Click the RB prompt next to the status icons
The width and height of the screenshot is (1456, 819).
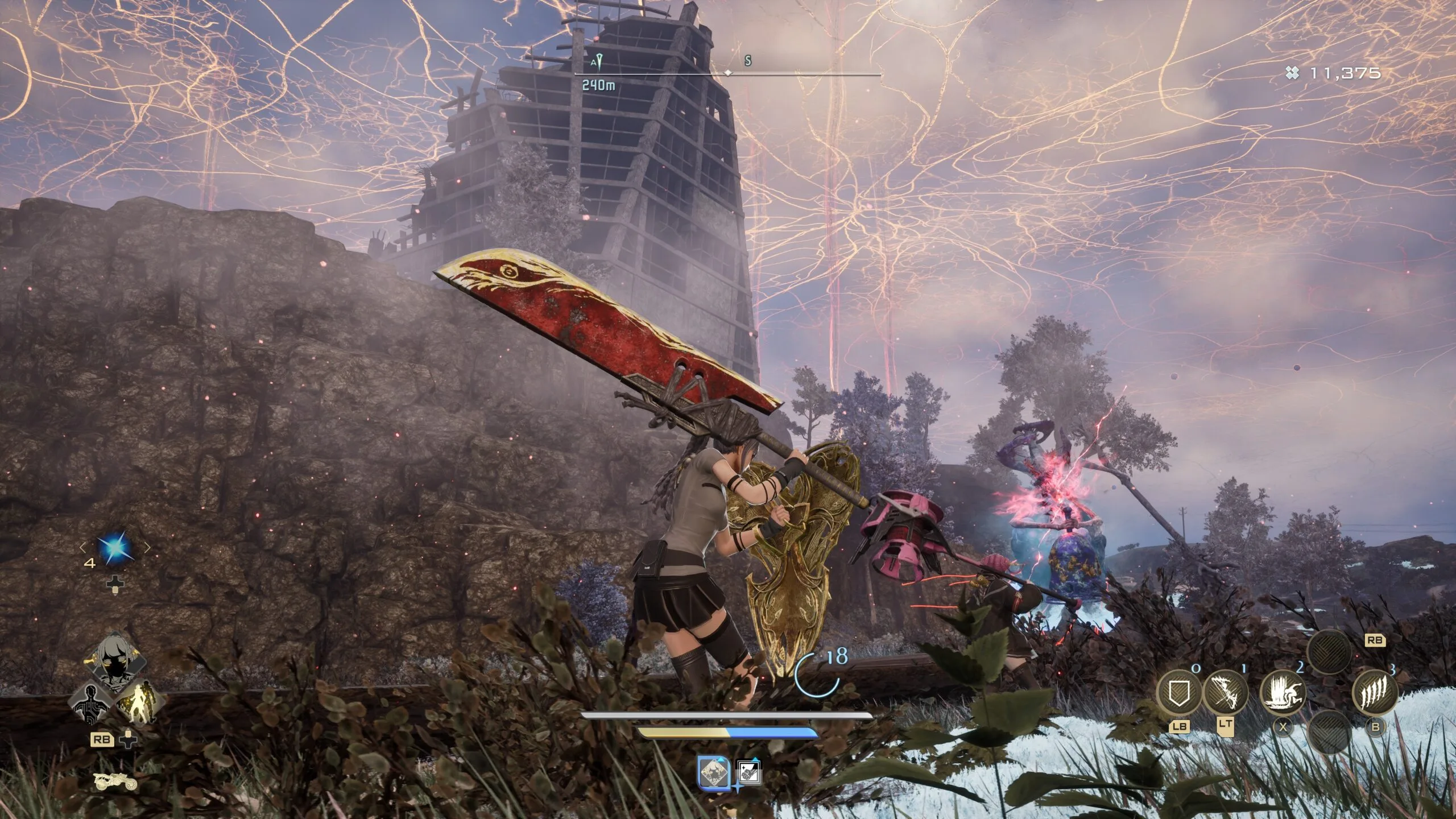tap(102, 739)
